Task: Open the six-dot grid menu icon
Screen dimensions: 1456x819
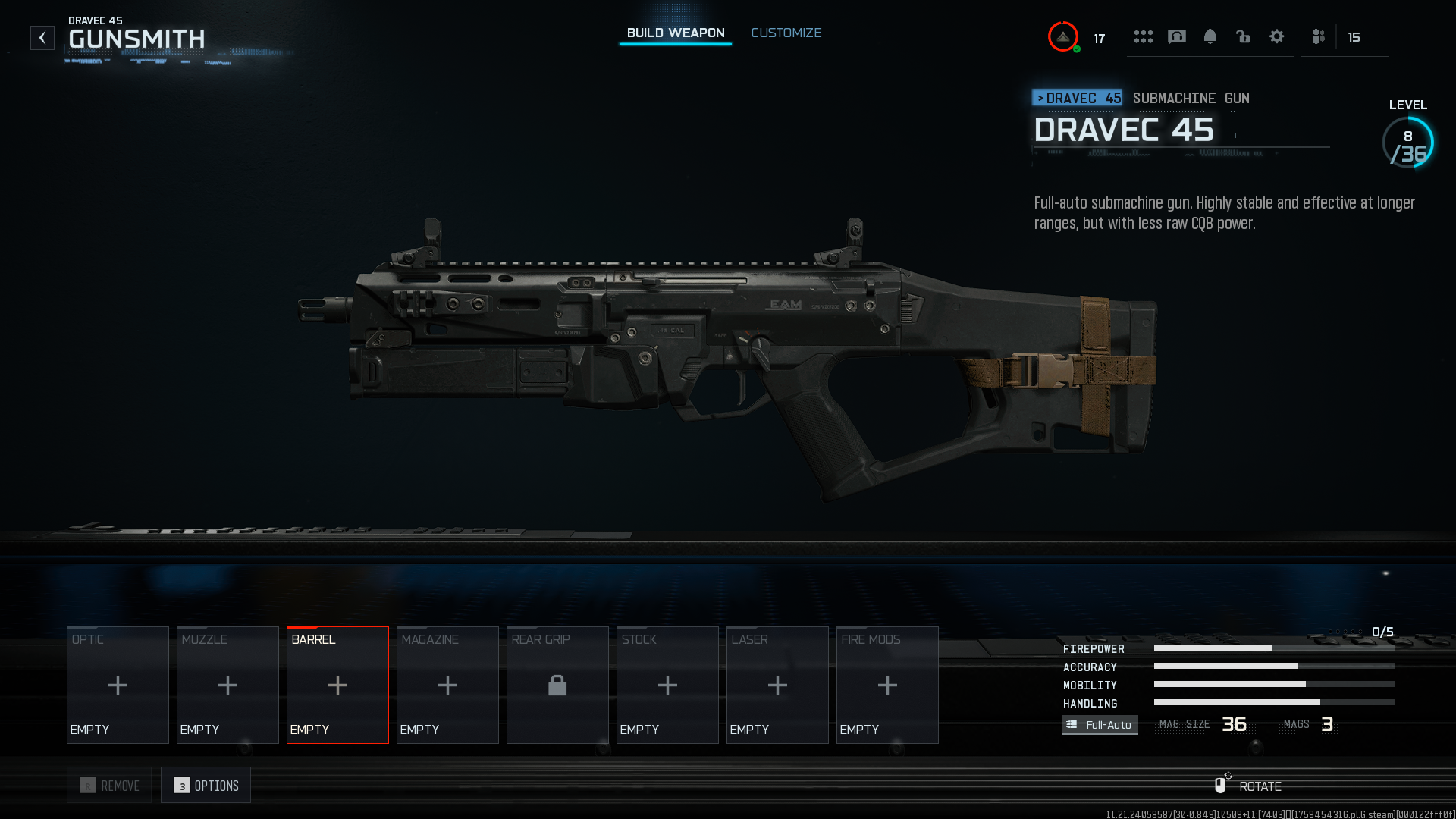Action: (1143, 36)
